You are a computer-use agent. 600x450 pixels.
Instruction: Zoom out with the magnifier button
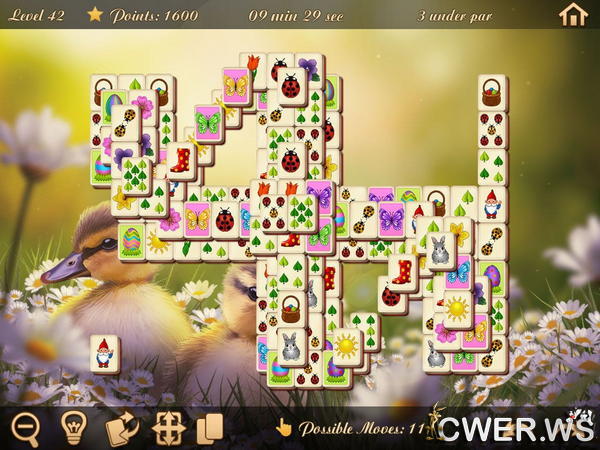[26, 428]
